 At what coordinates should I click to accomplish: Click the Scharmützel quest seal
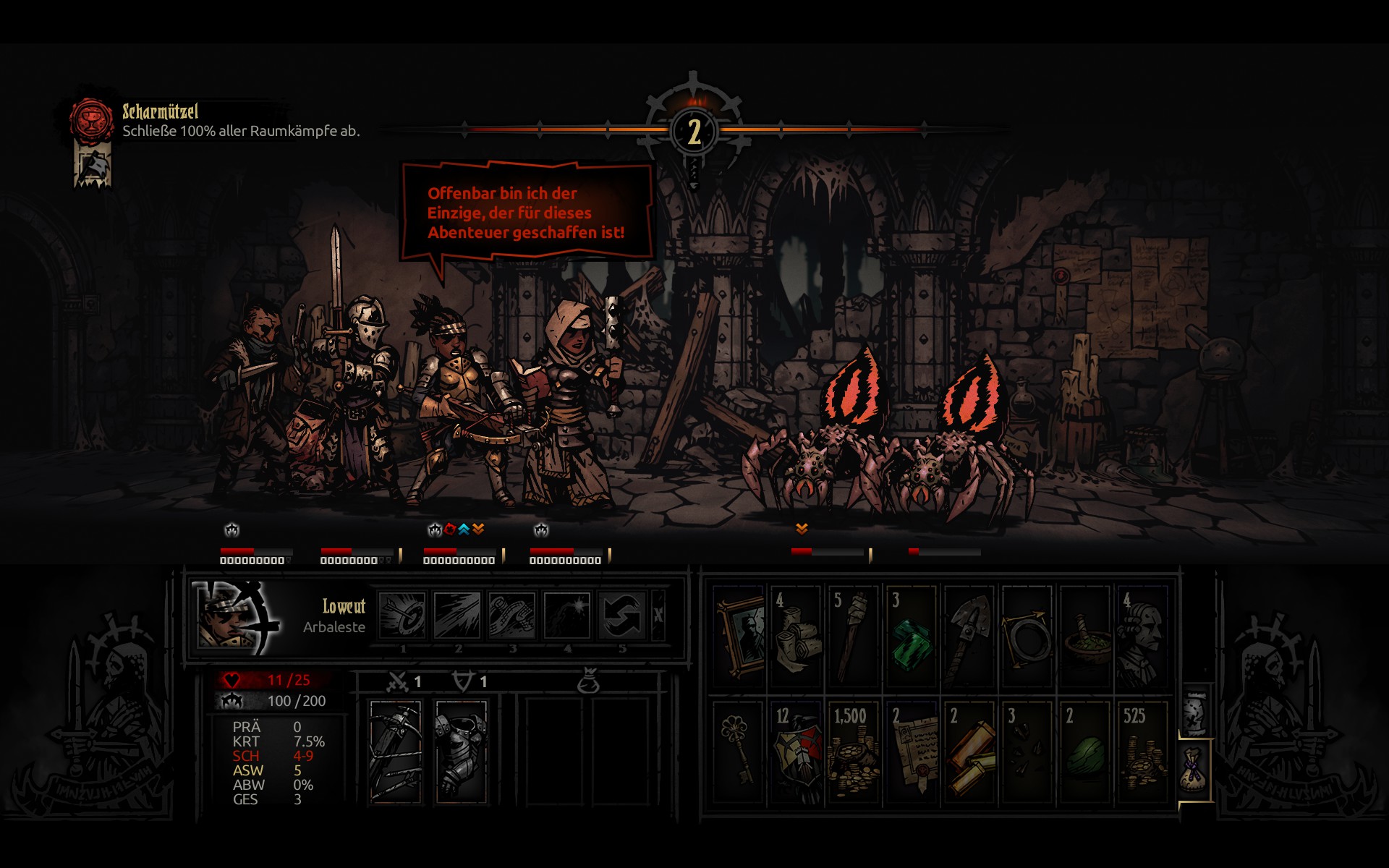[91, 119]
